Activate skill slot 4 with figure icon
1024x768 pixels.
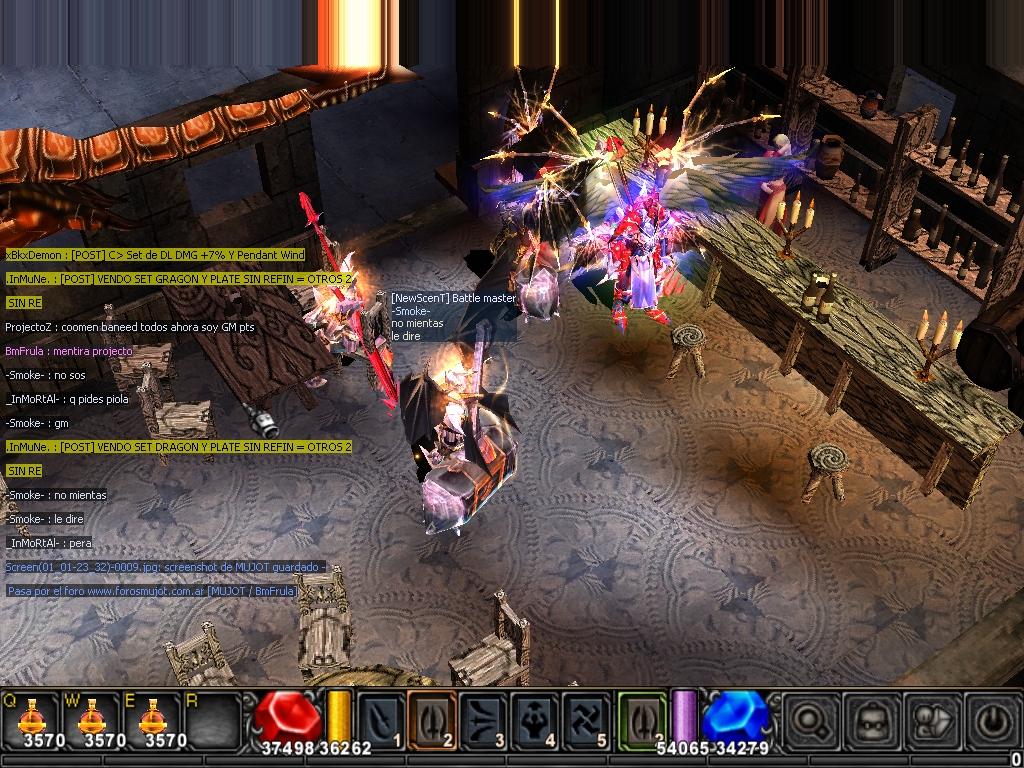535,719
